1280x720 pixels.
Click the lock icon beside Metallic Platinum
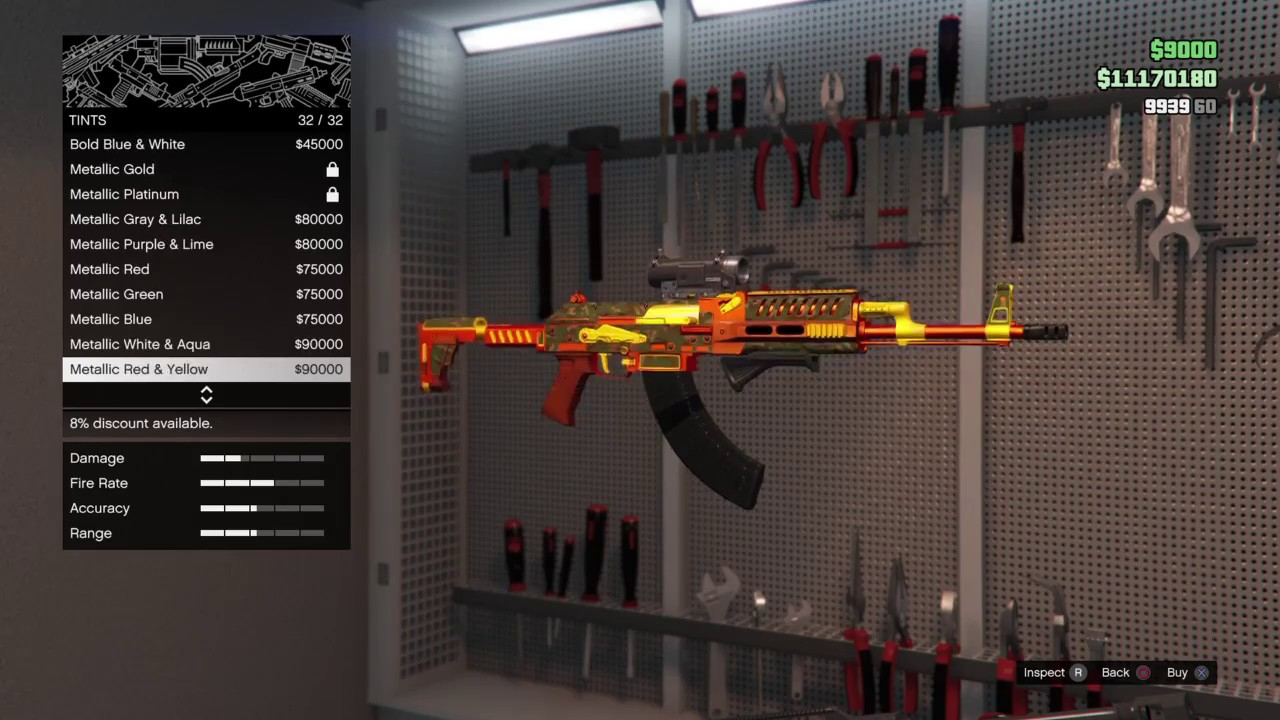332,194
